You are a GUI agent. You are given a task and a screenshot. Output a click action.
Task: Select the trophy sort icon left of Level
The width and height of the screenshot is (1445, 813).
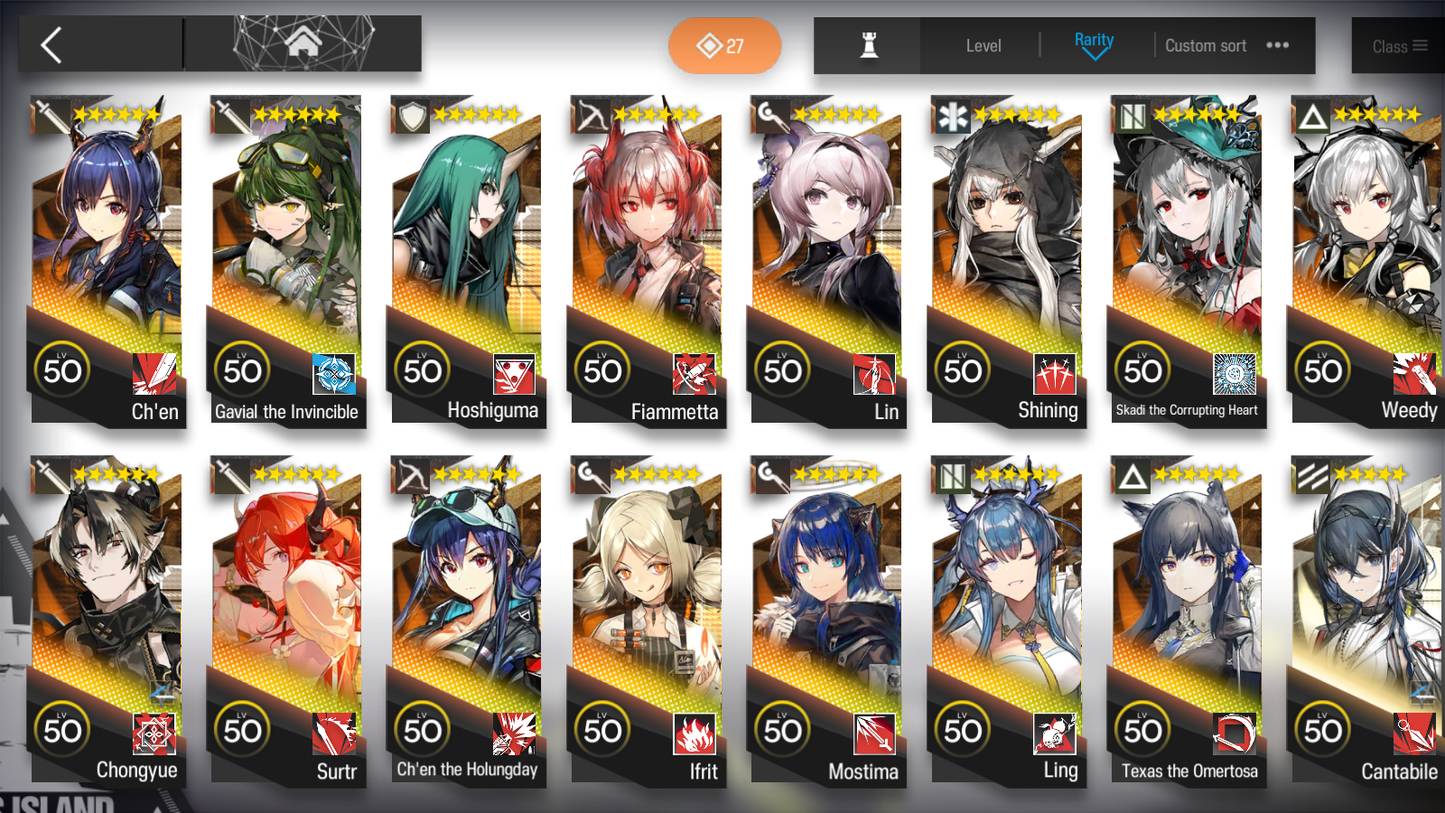coord(867,45)
